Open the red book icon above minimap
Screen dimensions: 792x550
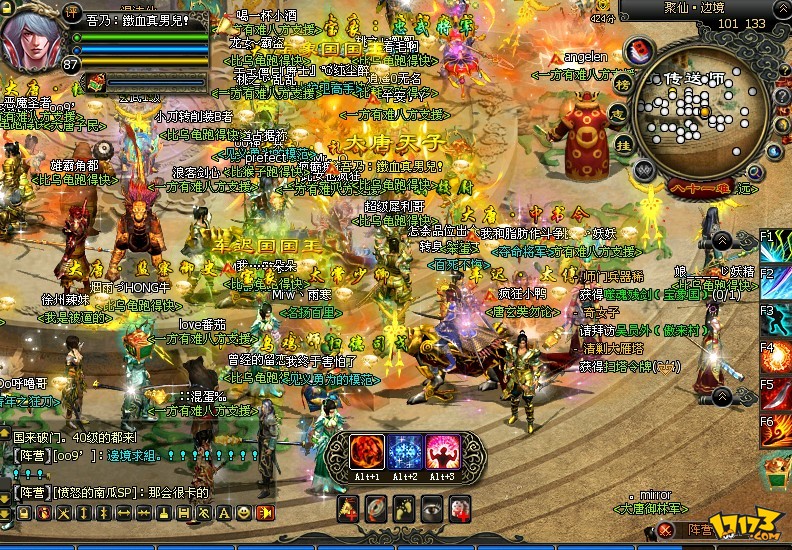[640, 50]
